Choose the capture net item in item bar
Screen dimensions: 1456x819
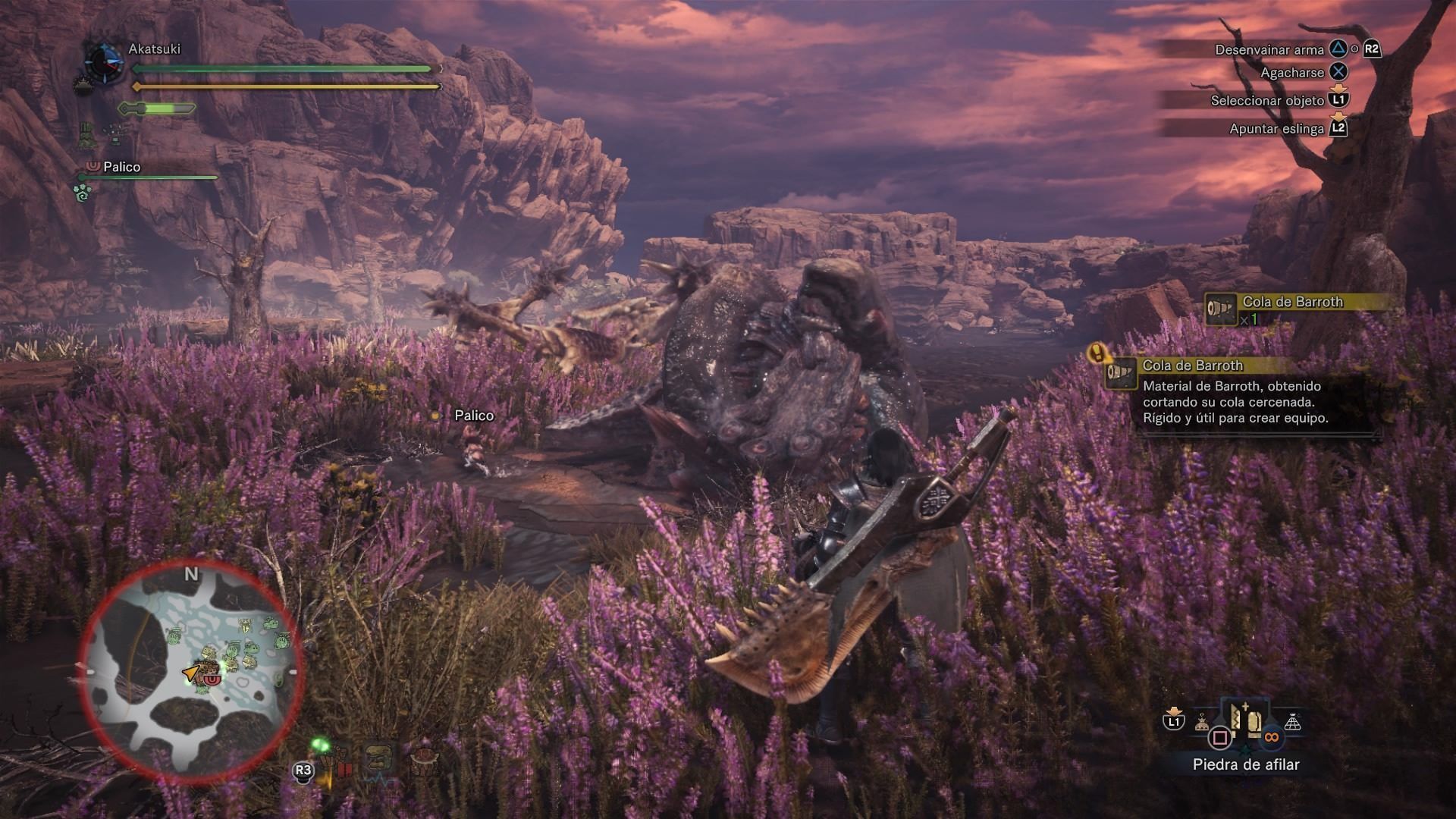click(x=1293, y=723)
